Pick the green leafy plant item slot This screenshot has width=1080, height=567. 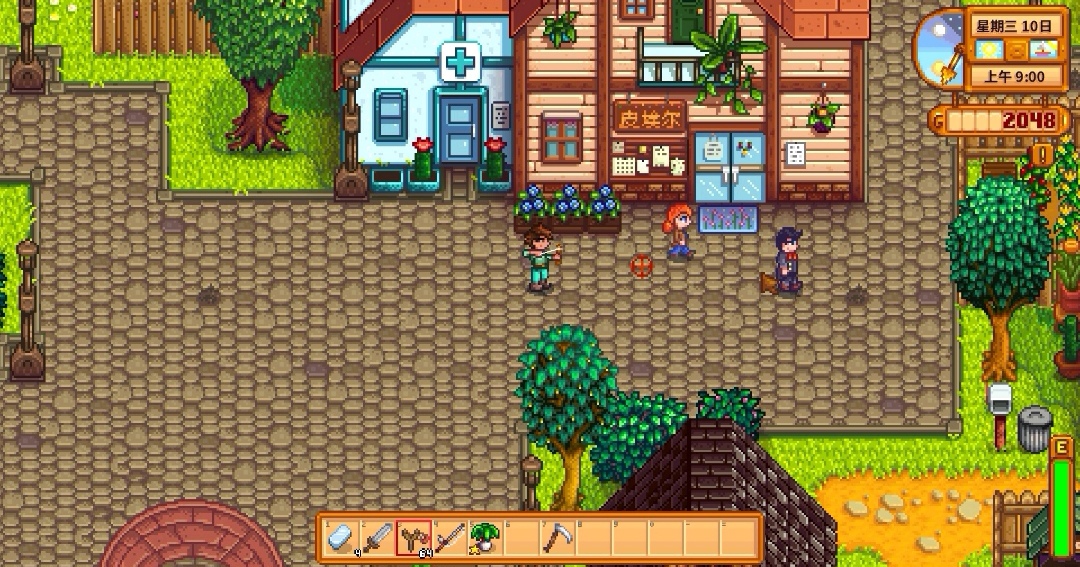486,537
